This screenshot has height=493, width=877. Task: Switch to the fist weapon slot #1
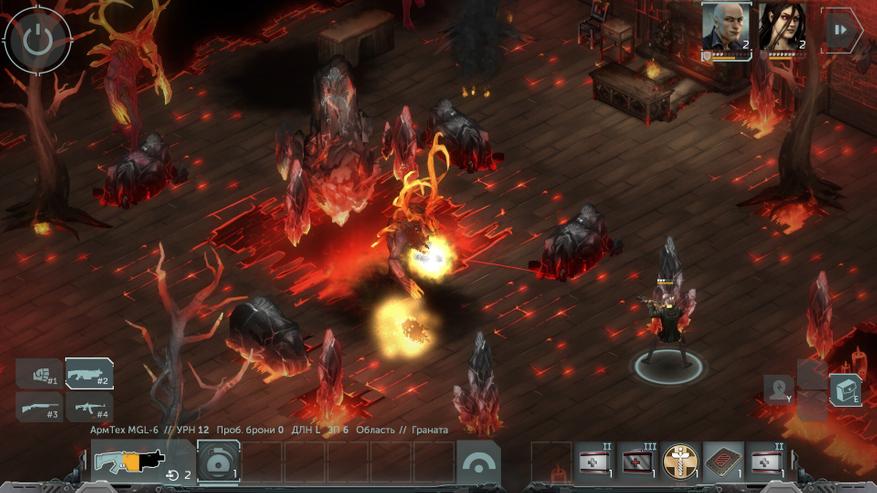40,375
